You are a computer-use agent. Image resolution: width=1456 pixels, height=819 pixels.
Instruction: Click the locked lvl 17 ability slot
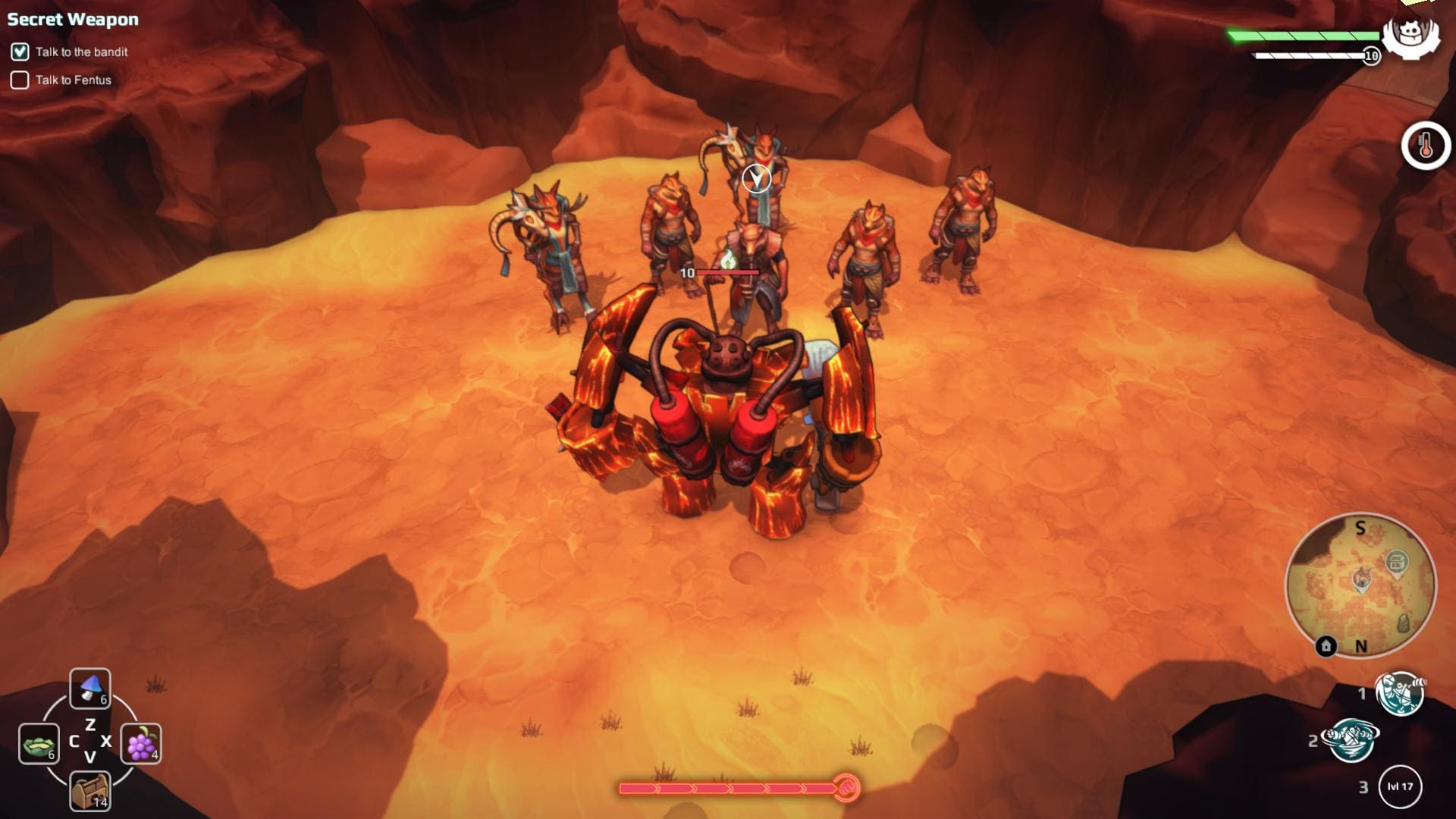[1400, 786]
